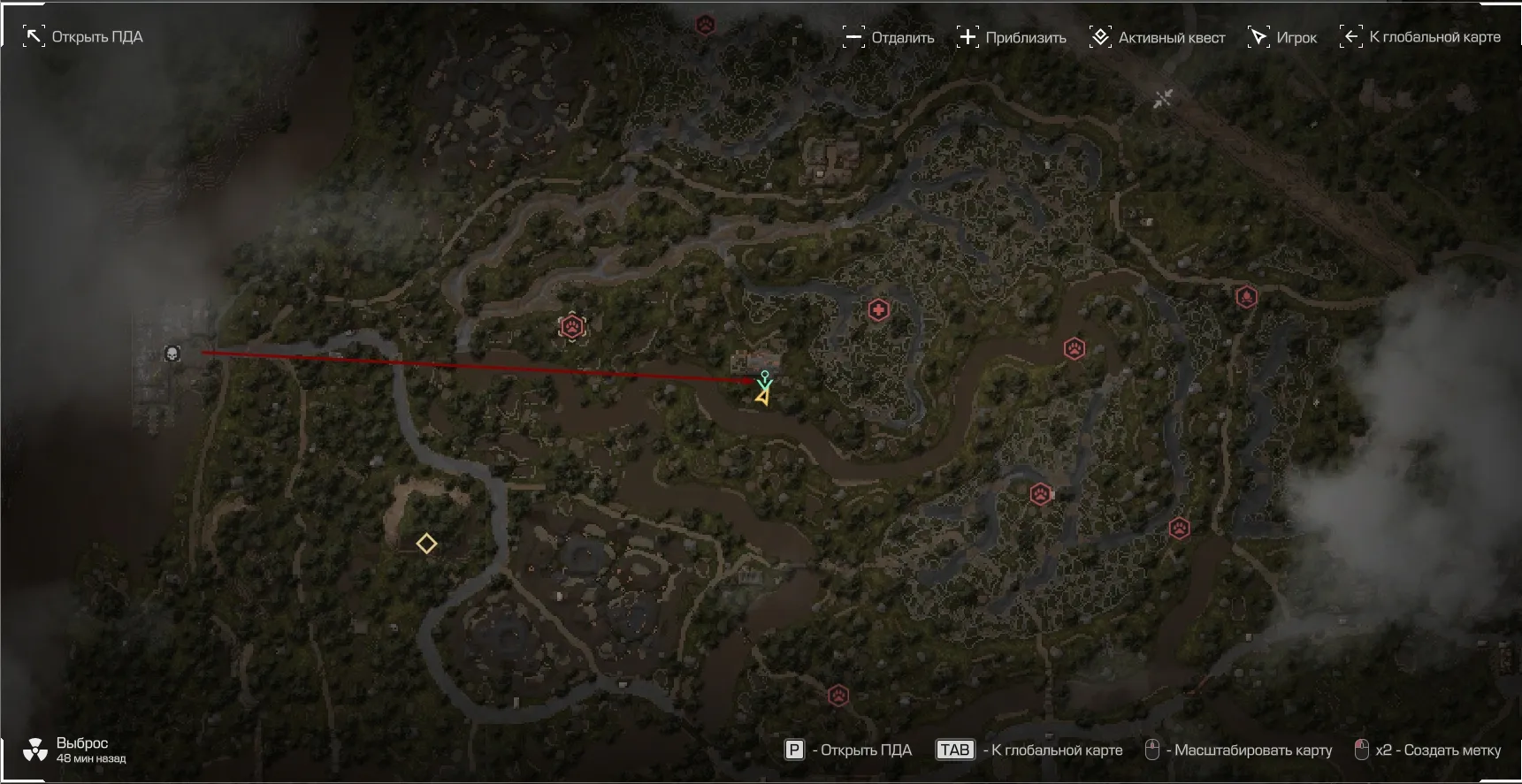Select the highlighted paw marker with brackets
The image size is (1522, 784).
click(572, 327)
